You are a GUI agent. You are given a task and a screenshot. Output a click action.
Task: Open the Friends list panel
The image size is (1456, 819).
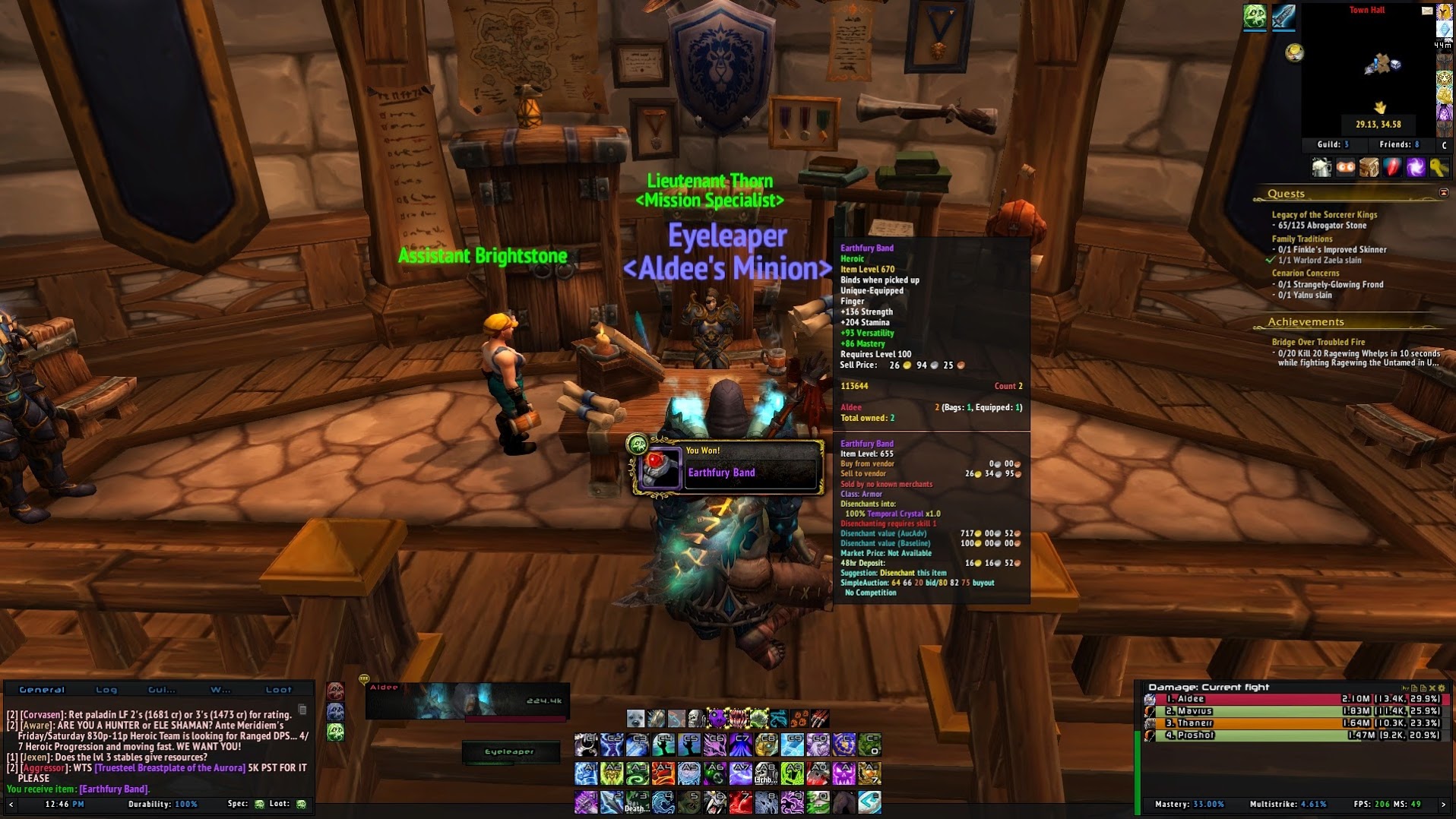click(1398, 144)
